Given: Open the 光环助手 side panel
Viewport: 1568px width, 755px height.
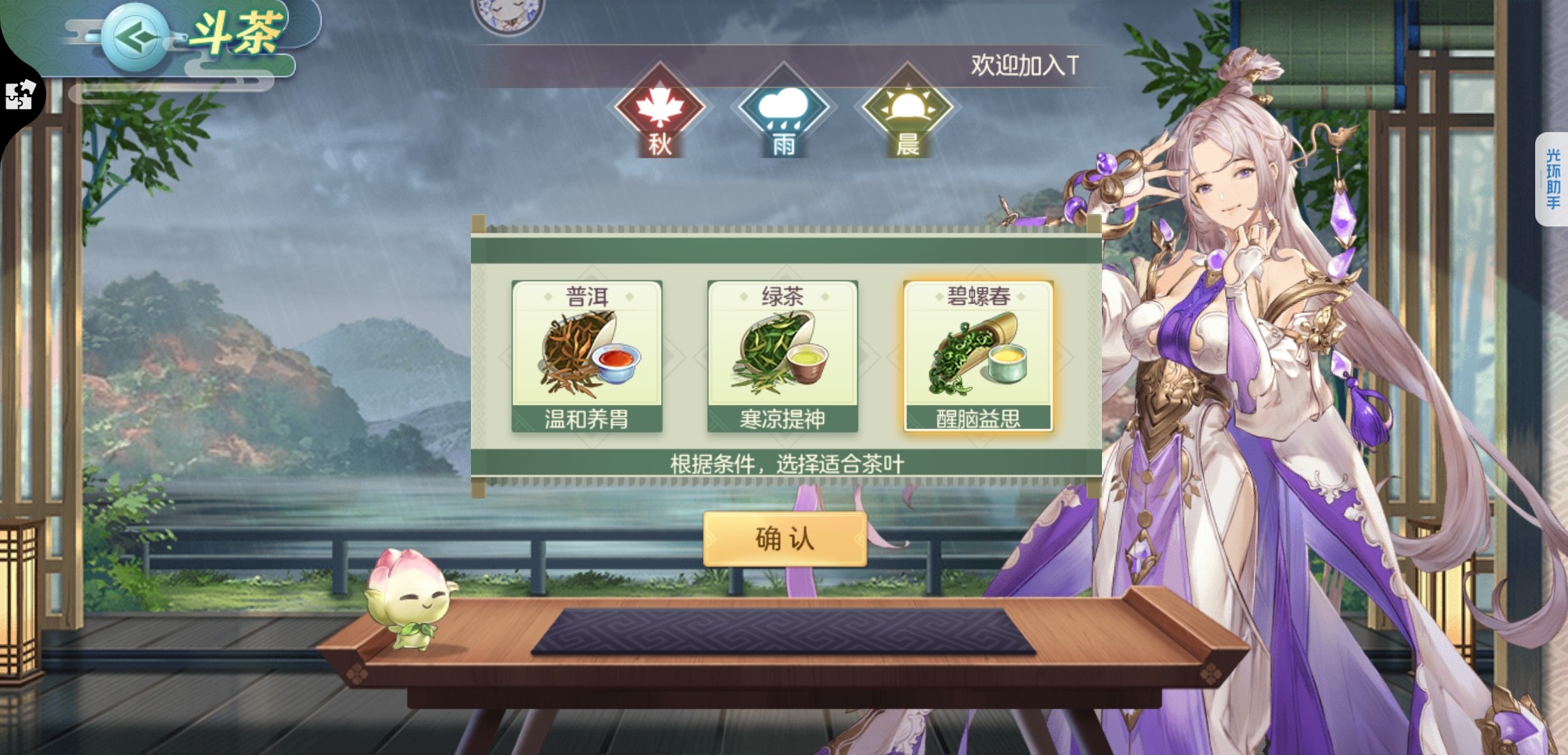Looking at the screenshot, I should tap(1552, 179).
